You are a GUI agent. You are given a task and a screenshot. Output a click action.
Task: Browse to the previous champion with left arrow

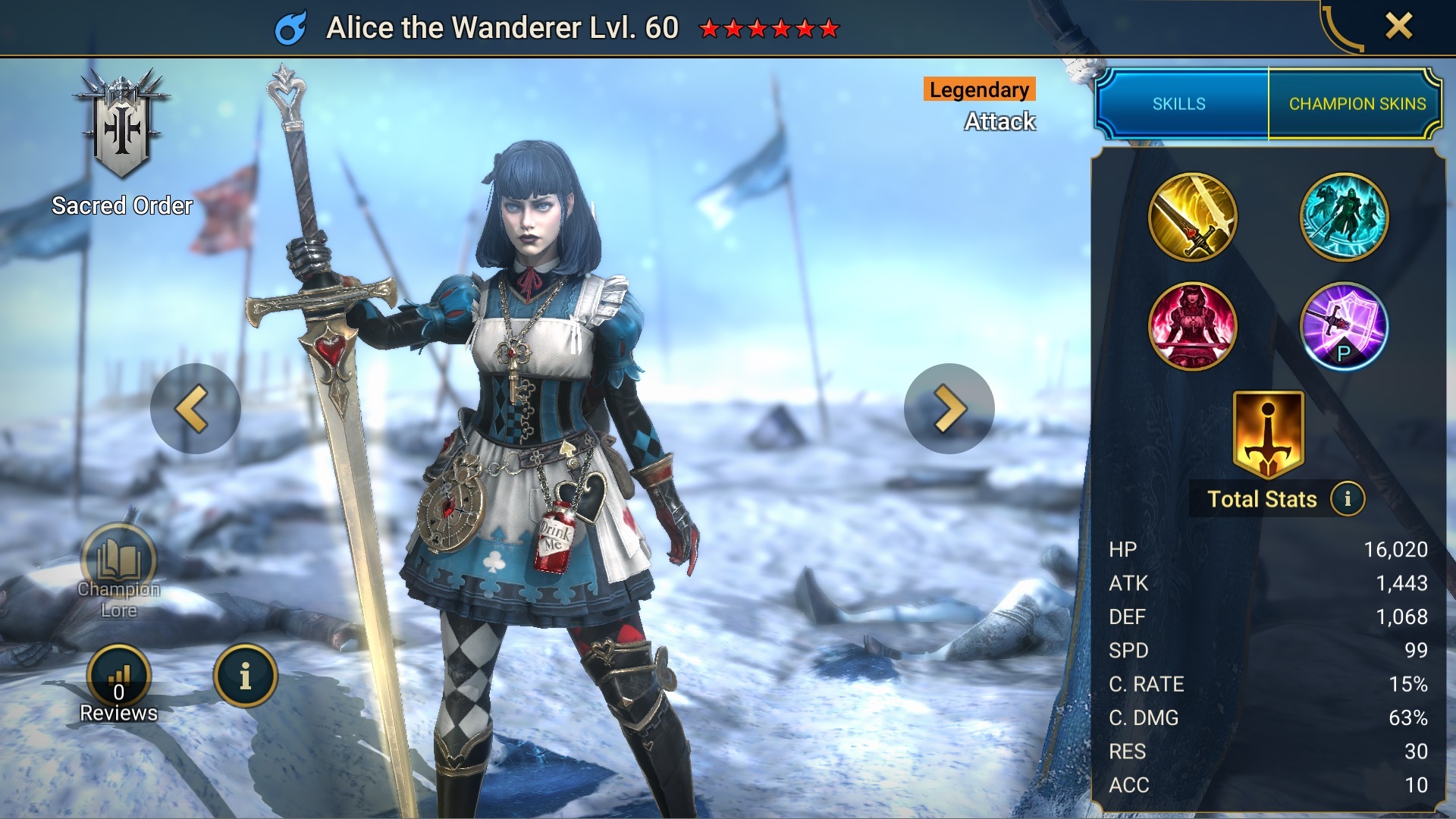click(196, 408)
